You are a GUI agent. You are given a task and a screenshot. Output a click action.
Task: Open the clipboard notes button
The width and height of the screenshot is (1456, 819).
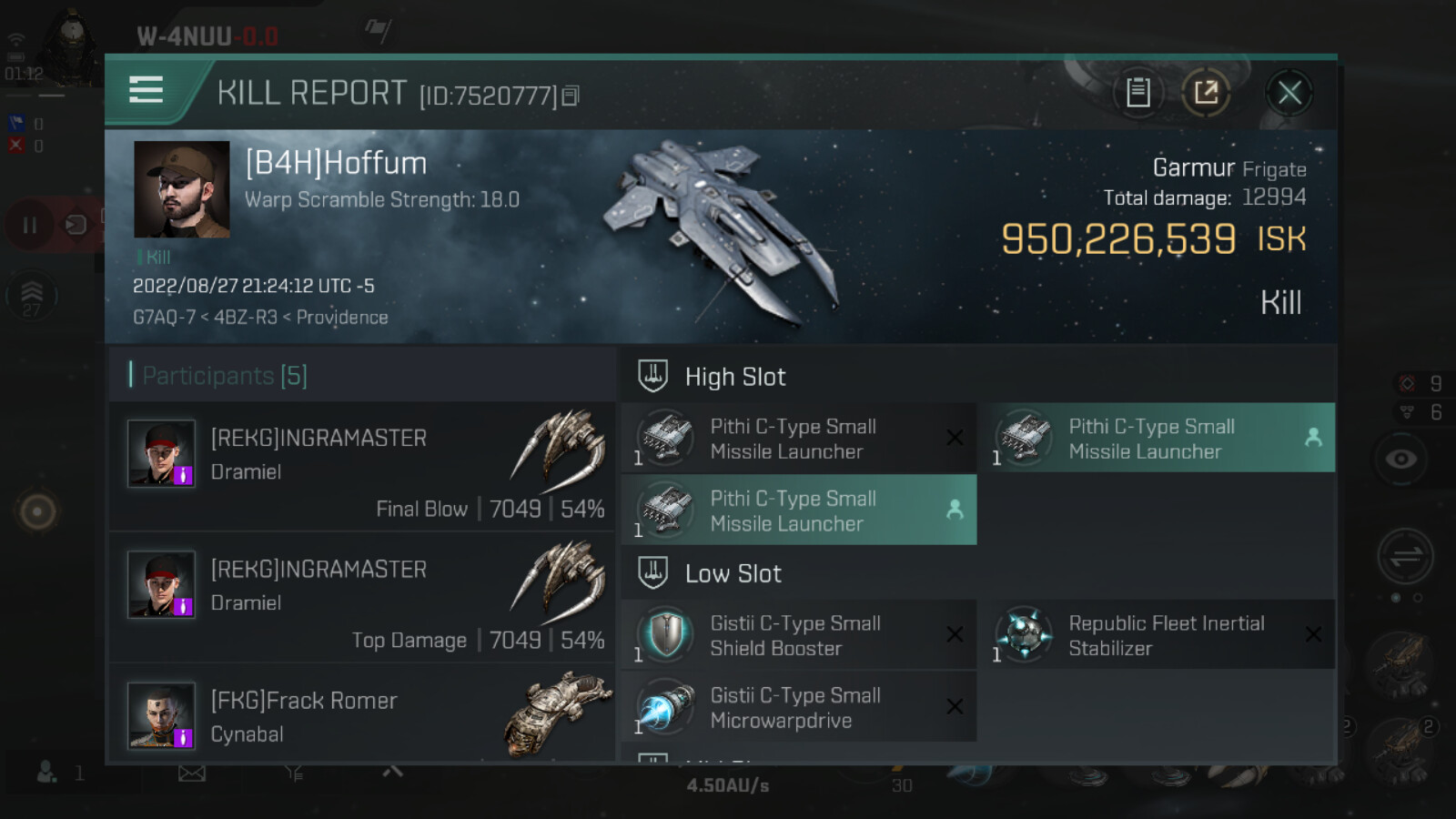click(x=1137, y=93)
